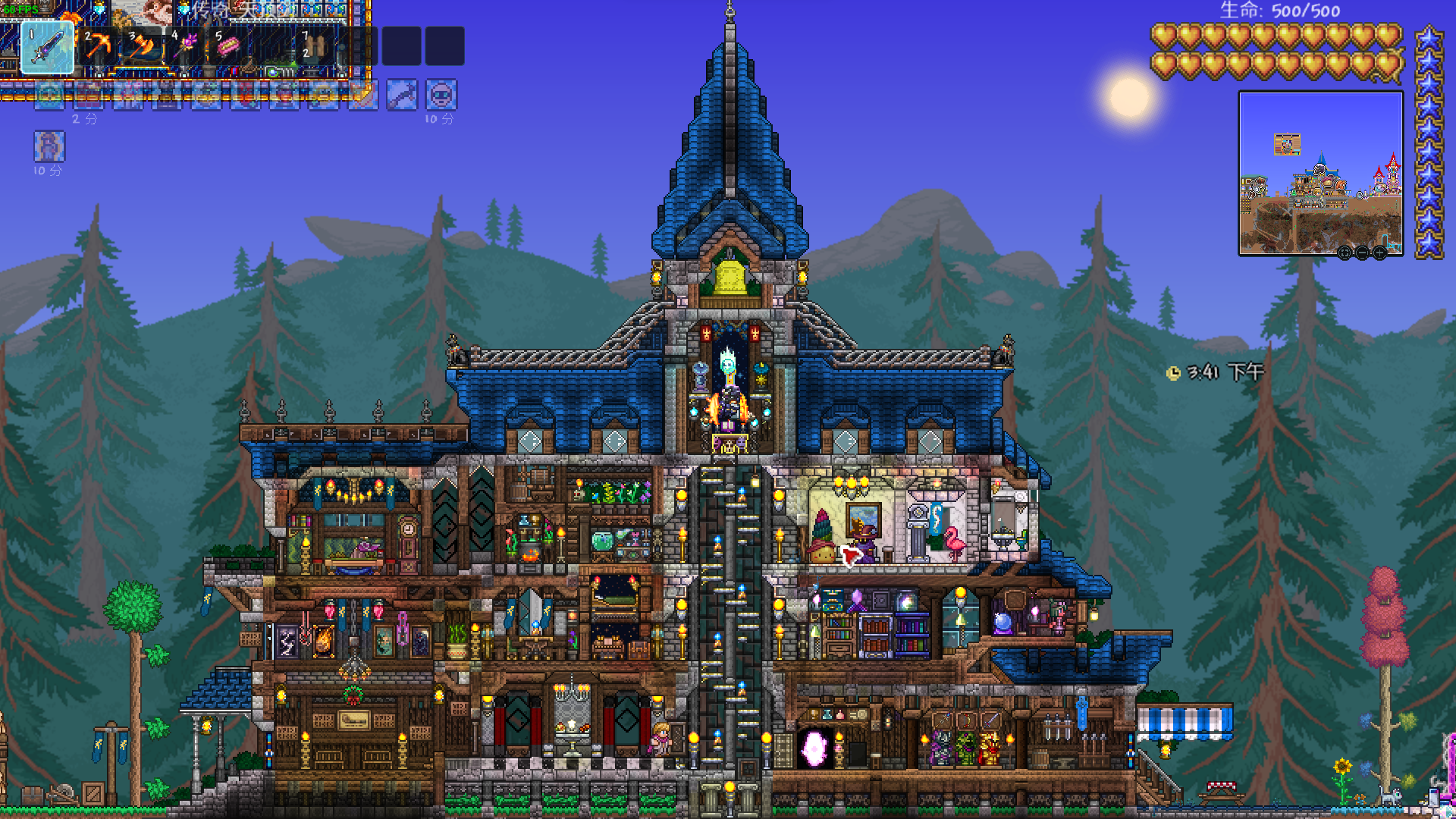Screen dimensions: 1456x819
Task: Select the binoculars in hotbar slot 7
Action: [314, 47]
